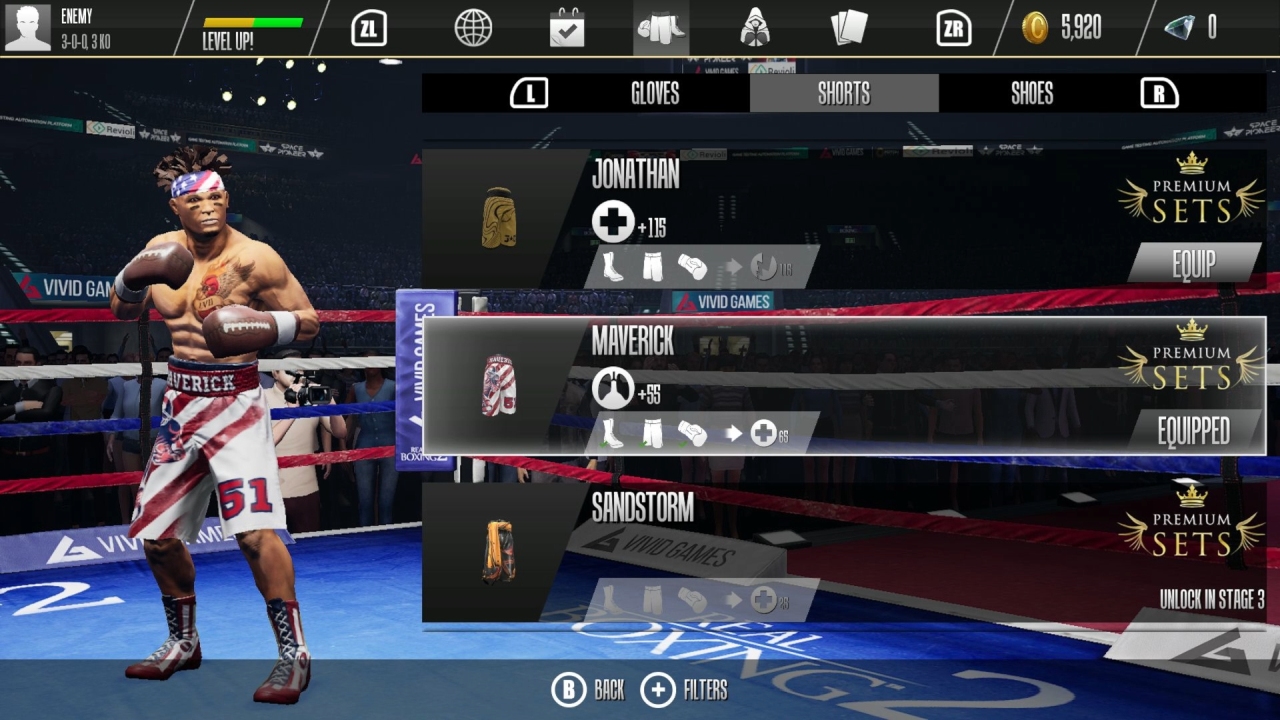Select the shorts equipment icon in top bar
The image size is (1280, 720).
pos(660,28)
